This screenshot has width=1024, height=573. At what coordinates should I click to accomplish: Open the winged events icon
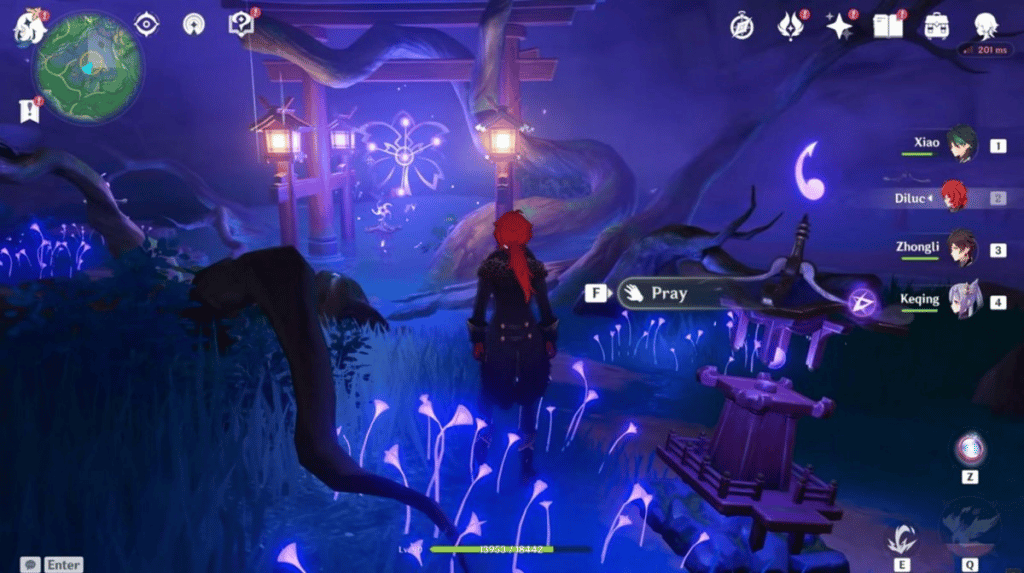pyautogui.click(x=790, y=26)
